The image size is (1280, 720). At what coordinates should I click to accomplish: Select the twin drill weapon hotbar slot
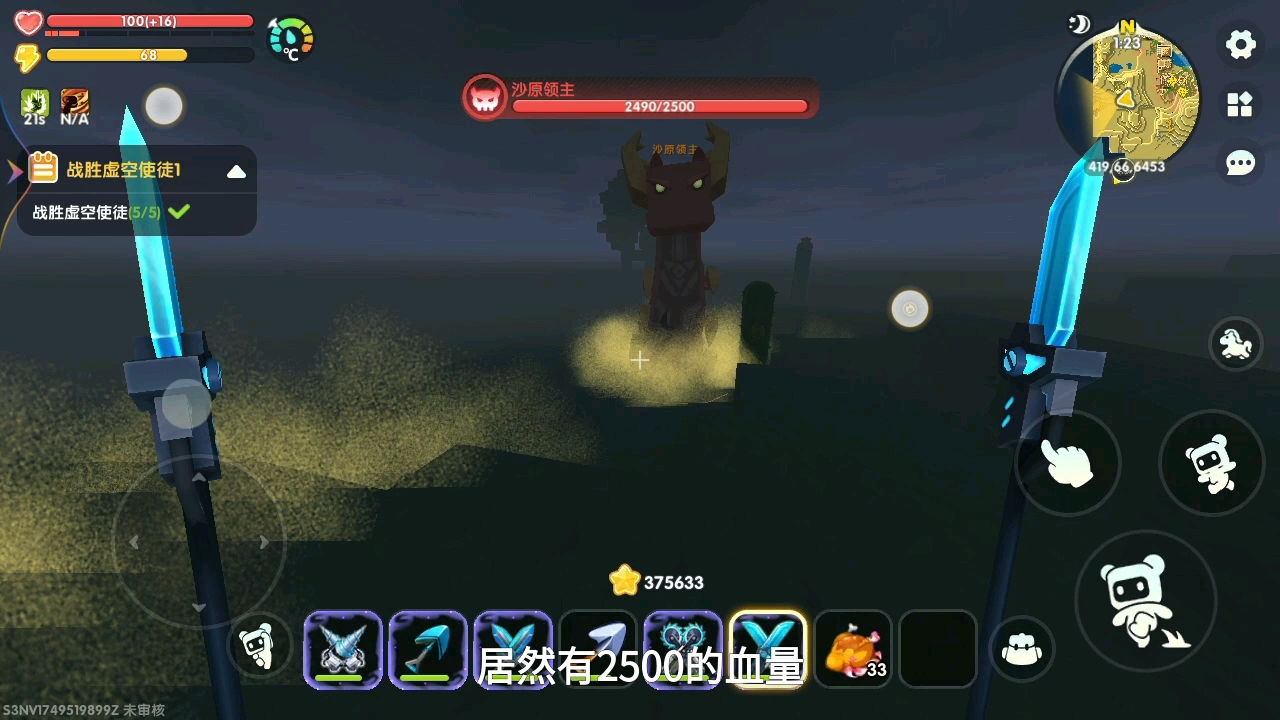tap(343, 649)
